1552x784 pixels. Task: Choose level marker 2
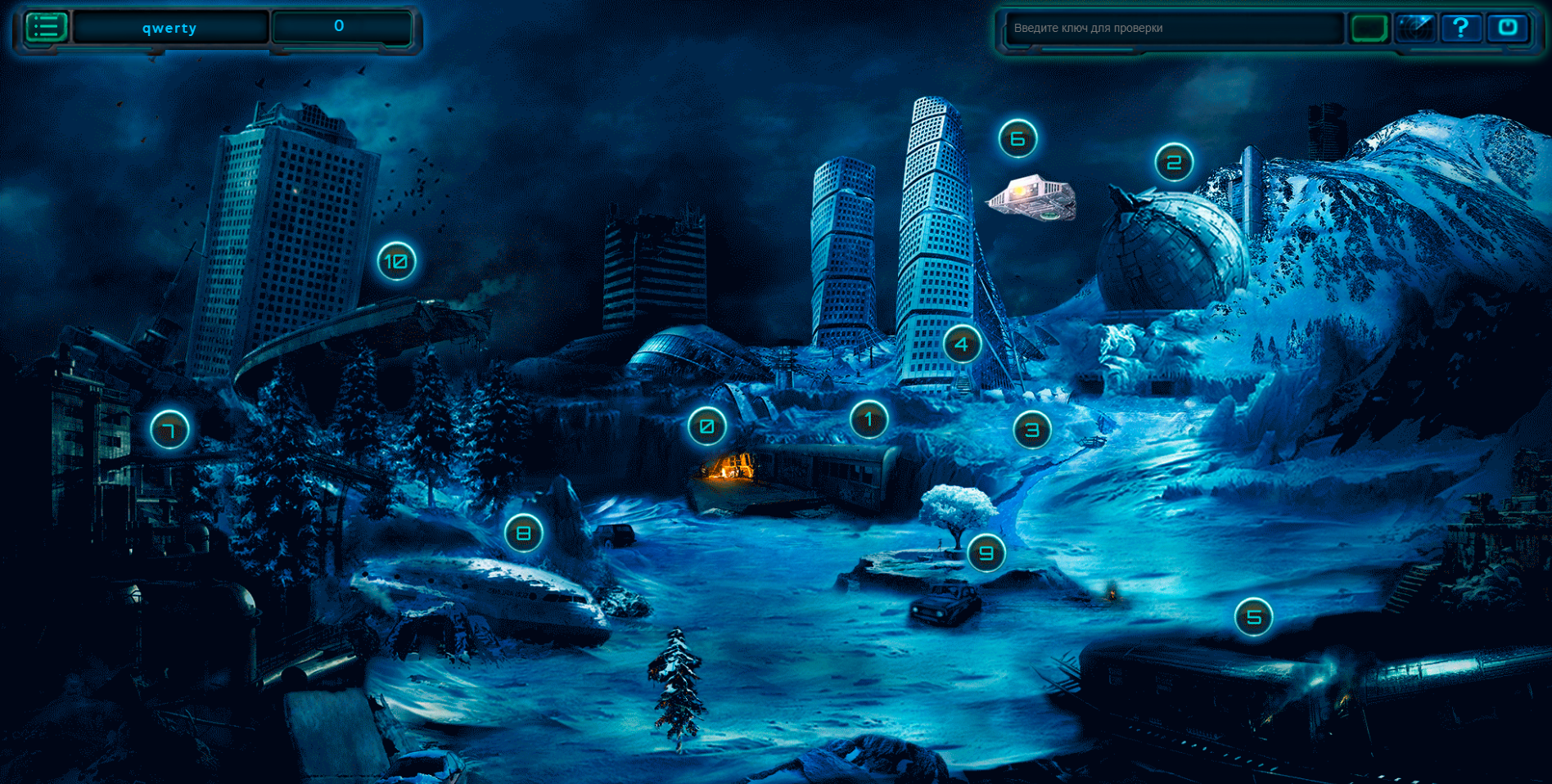pos(1174,163)
